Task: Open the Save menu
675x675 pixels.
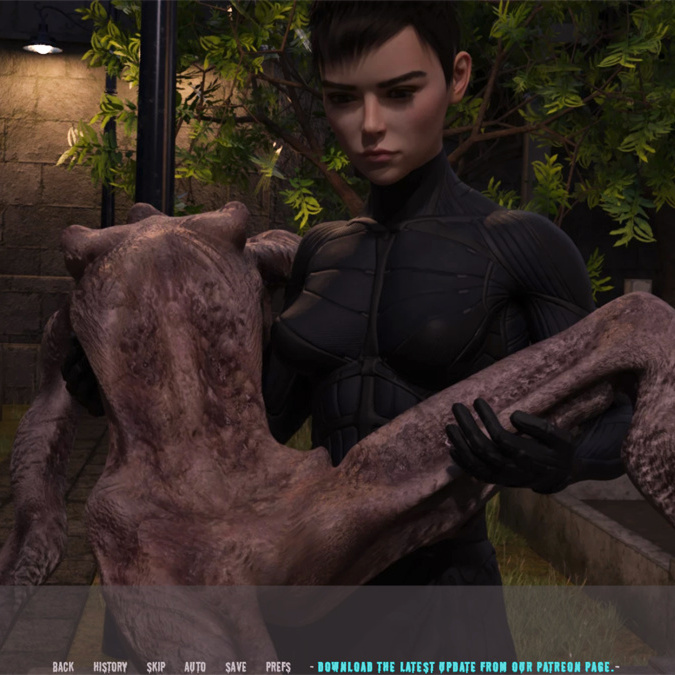Action: point(236,667)
